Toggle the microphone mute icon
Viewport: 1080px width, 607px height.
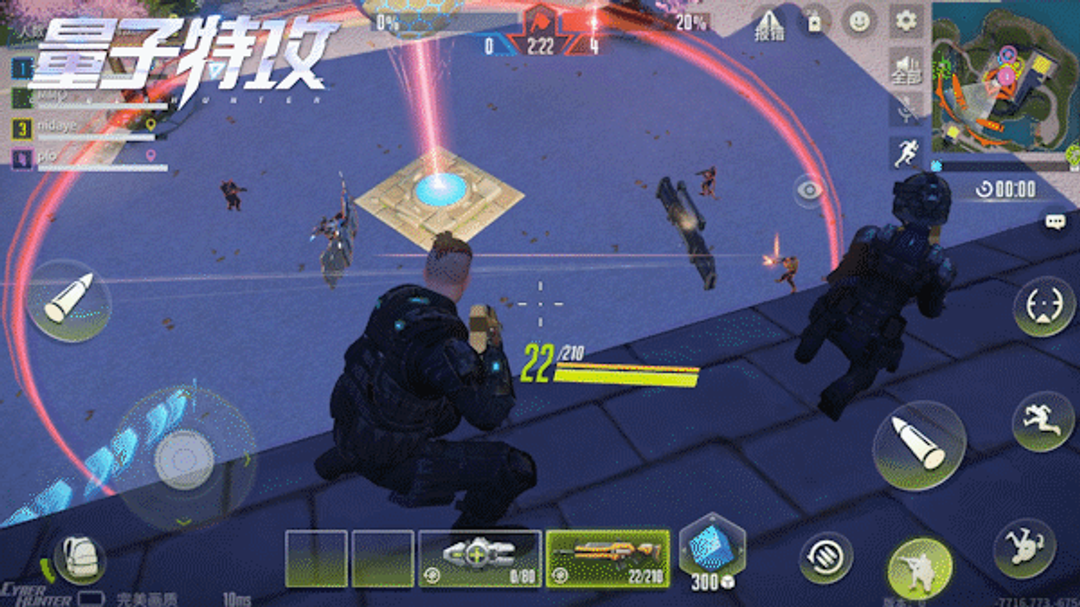tap(905, 111)
